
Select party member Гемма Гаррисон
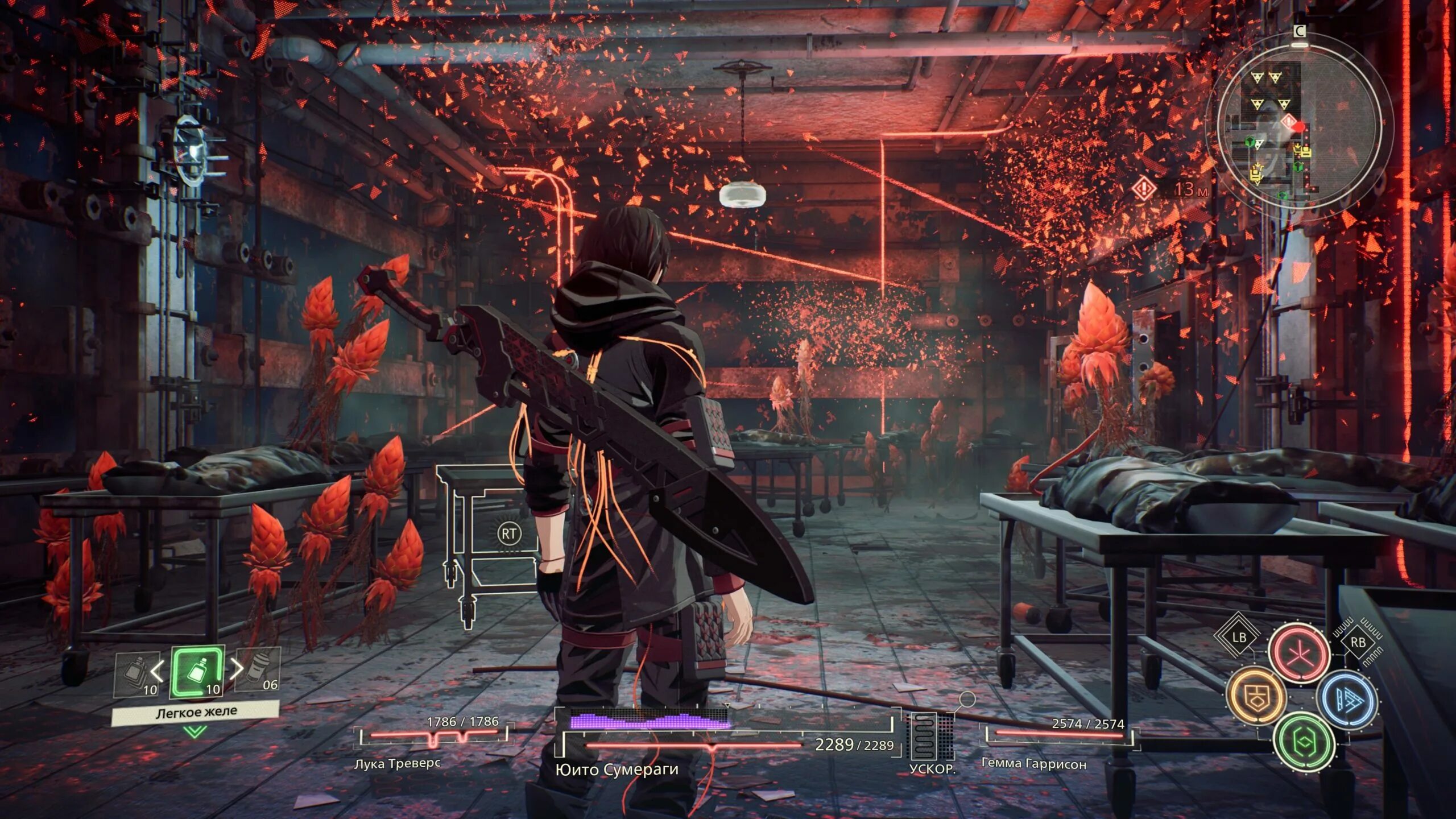[x=1034, y=764]
